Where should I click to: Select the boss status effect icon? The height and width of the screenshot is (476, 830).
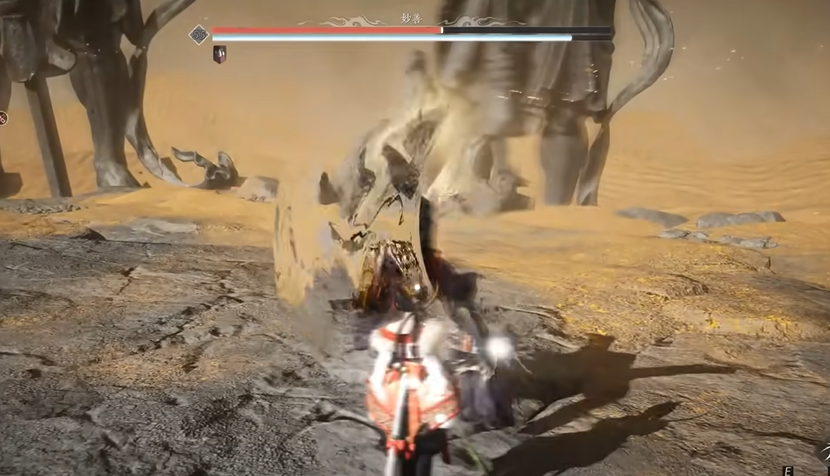219,54
